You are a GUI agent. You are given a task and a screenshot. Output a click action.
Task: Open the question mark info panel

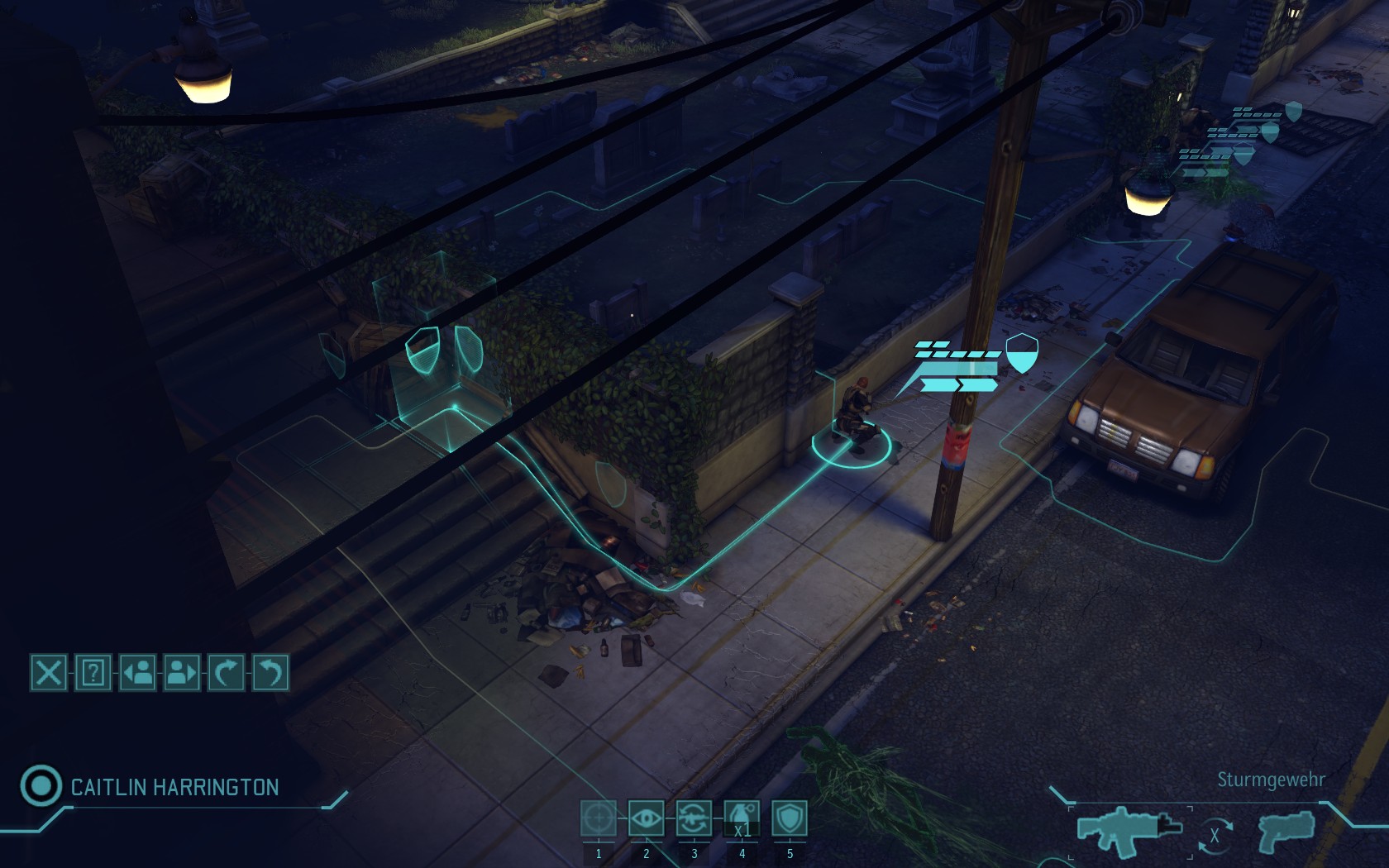point(93,673)
